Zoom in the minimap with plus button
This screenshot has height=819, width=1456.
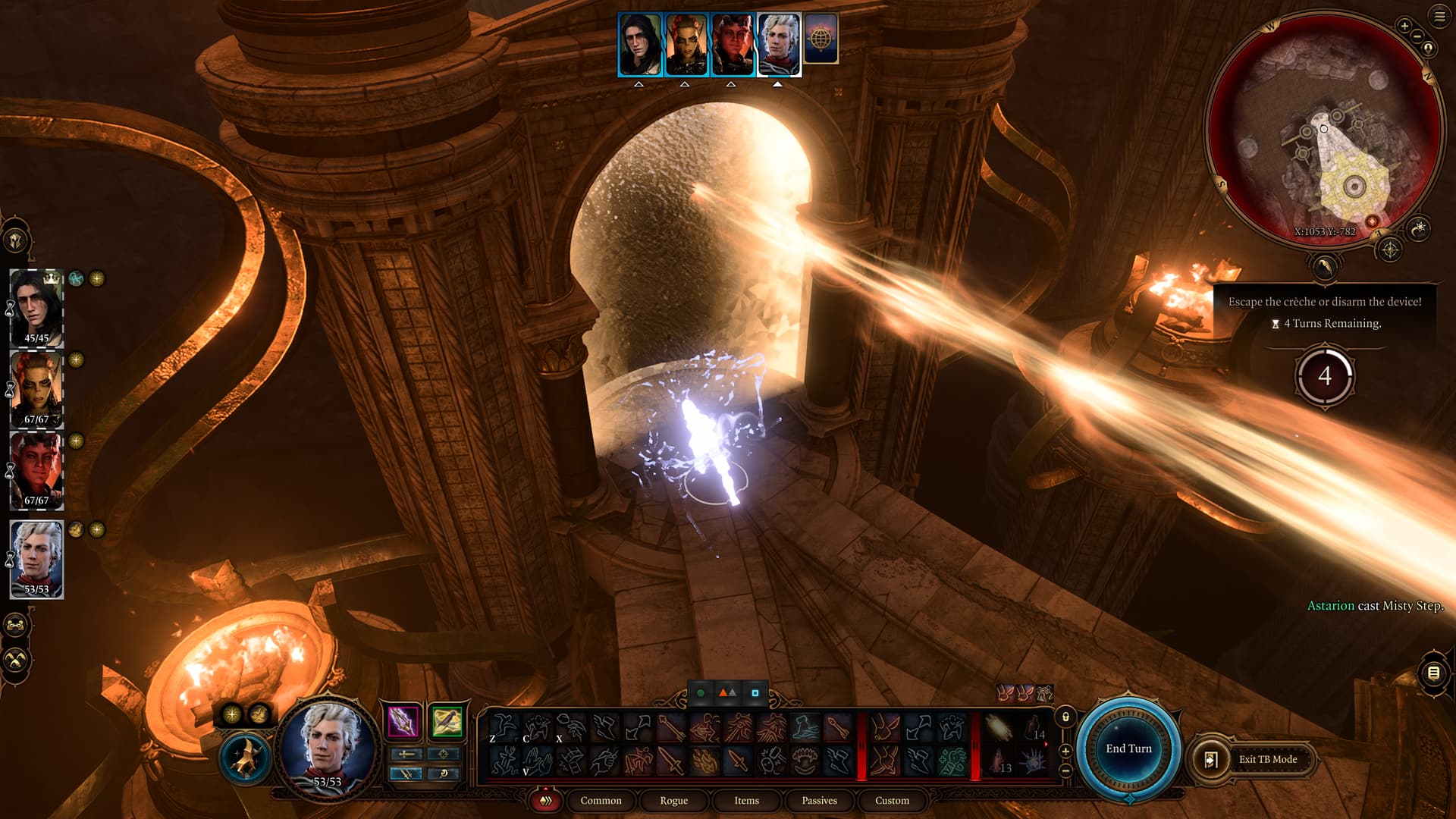[x=1404, y=26]
